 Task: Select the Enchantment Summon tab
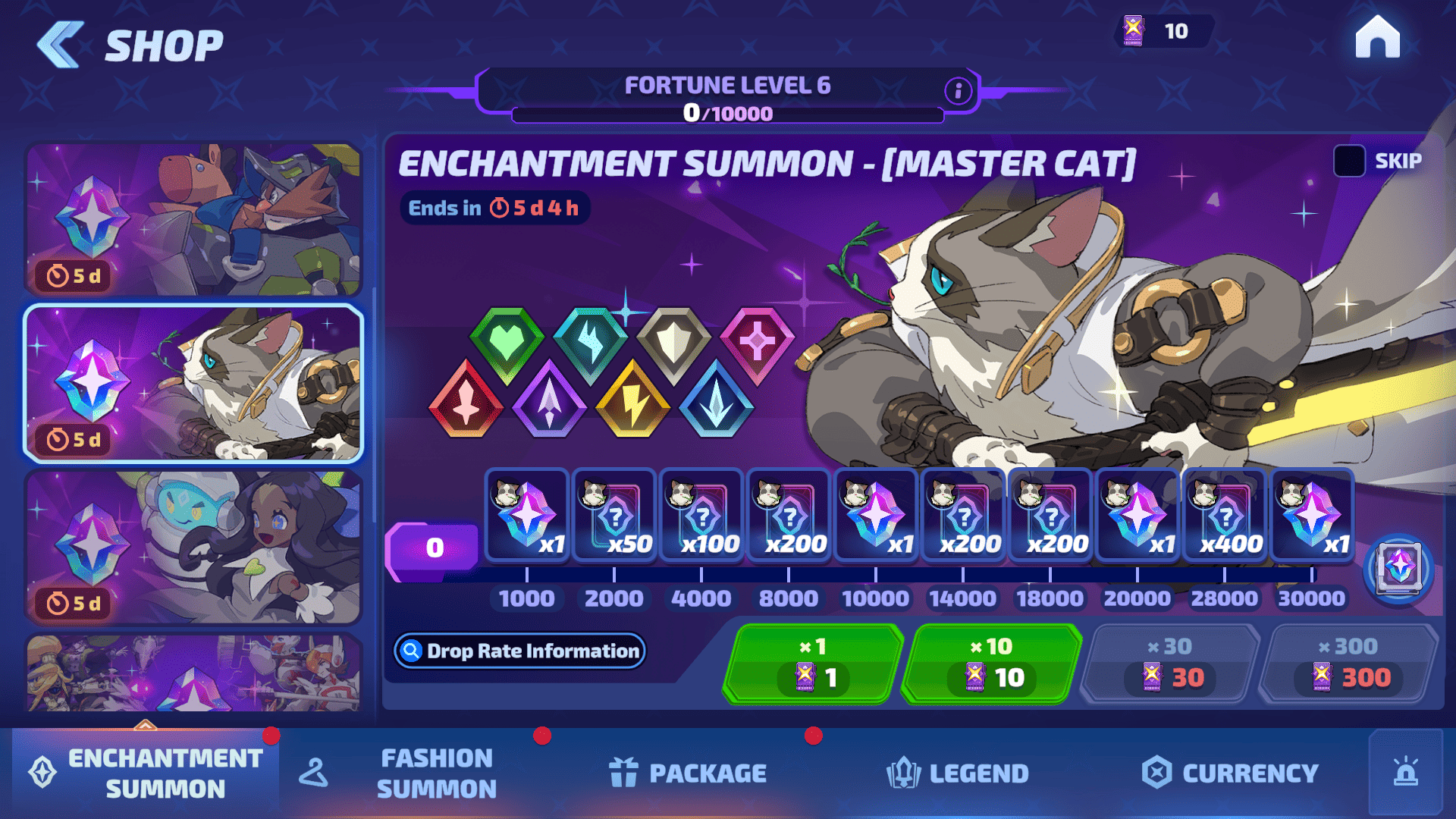tap(146, 773)
